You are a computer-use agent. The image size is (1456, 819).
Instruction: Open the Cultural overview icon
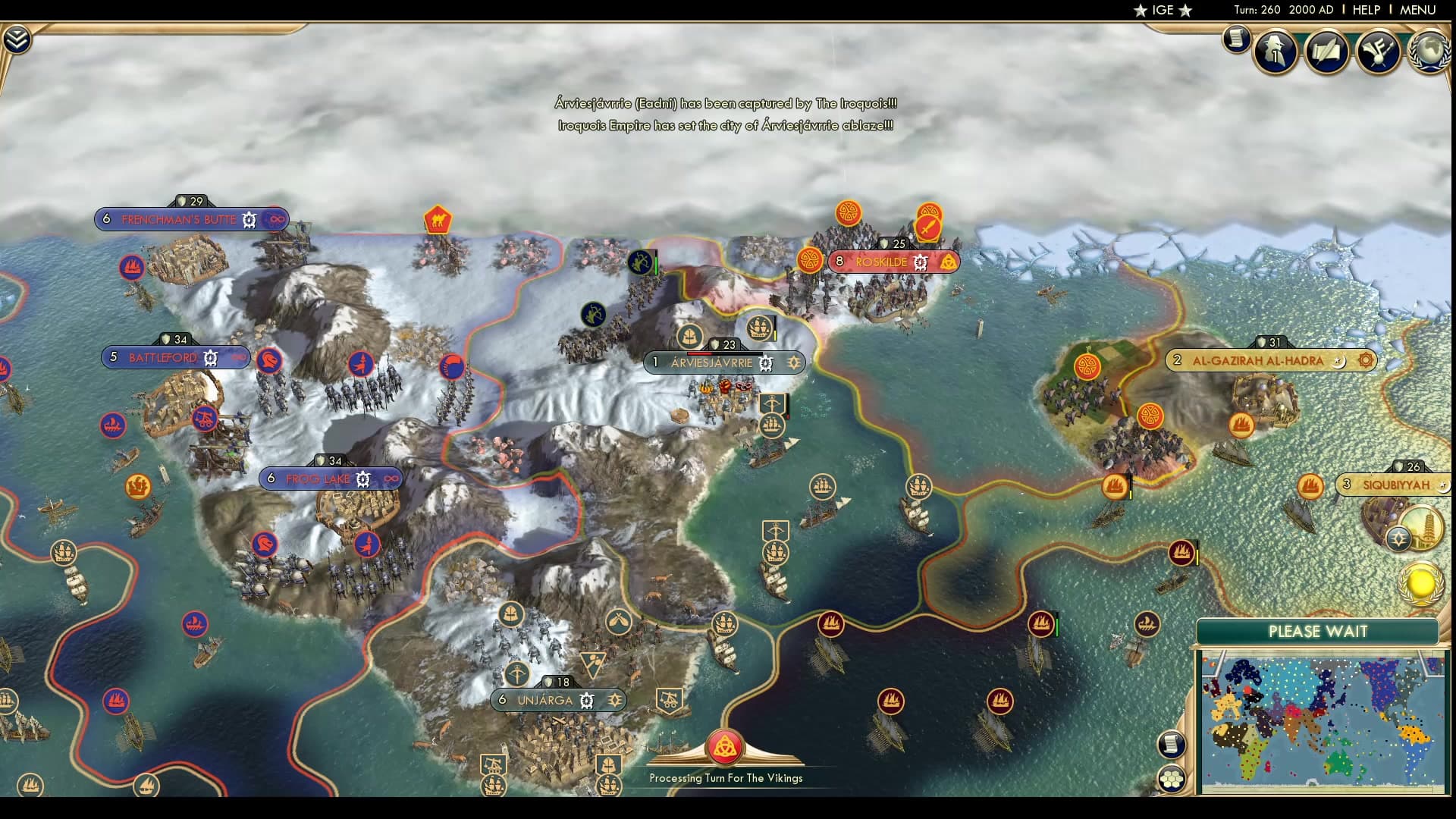(x=1379, y=50)
